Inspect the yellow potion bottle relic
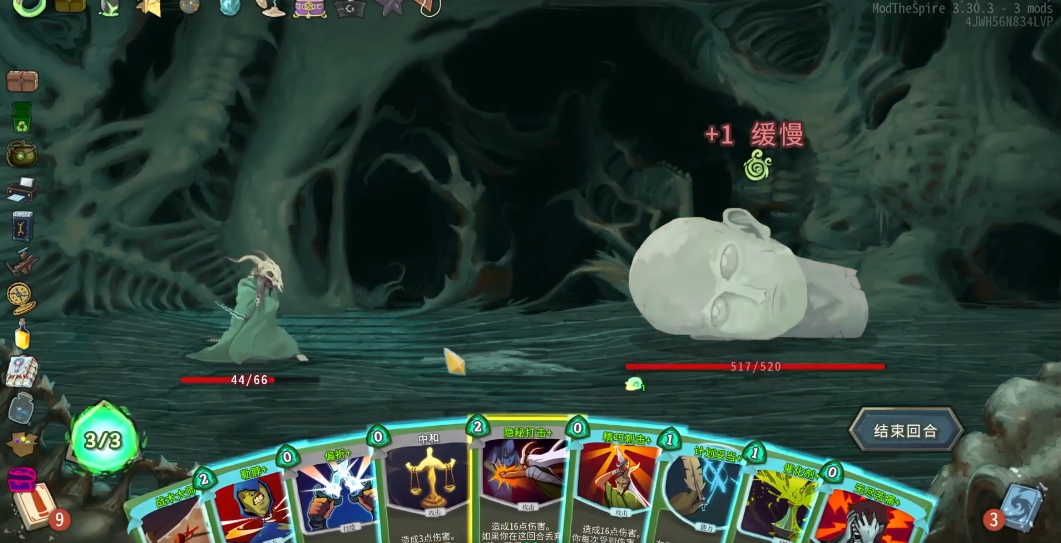Image resolution: width=1061 pixels, height=543 pixels. pos(21,335)
